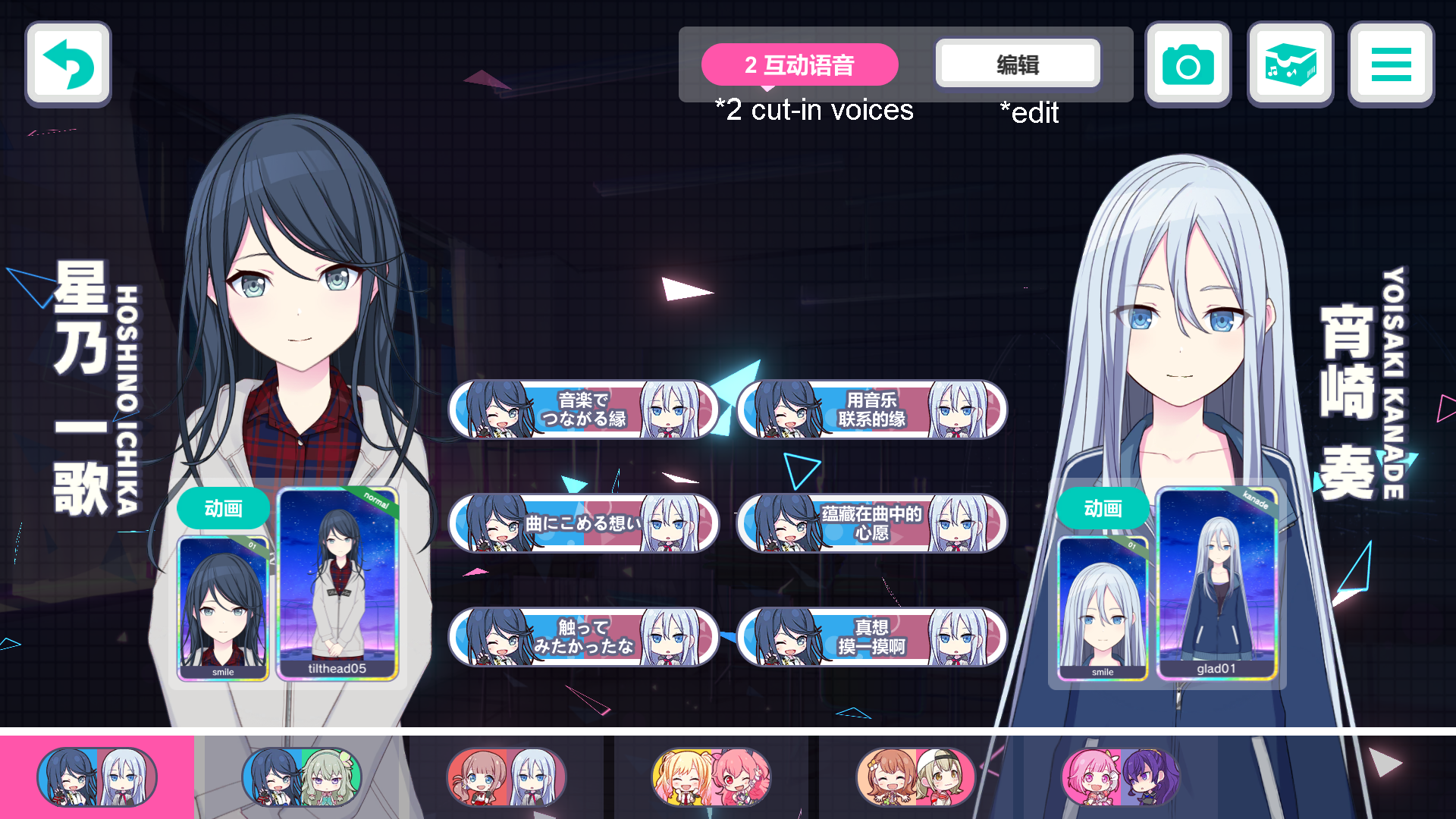Play the 曲にこめる想い voice line

tap(583, 523)
